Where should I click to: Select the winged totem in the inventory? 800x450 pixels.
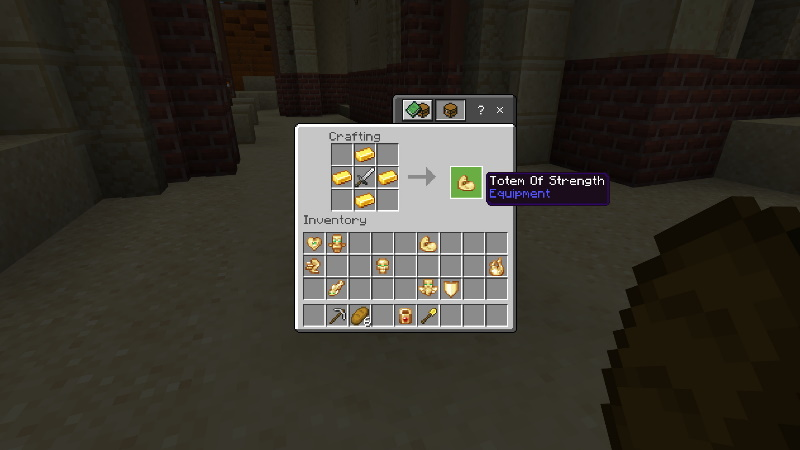click(x=428, y=289)
